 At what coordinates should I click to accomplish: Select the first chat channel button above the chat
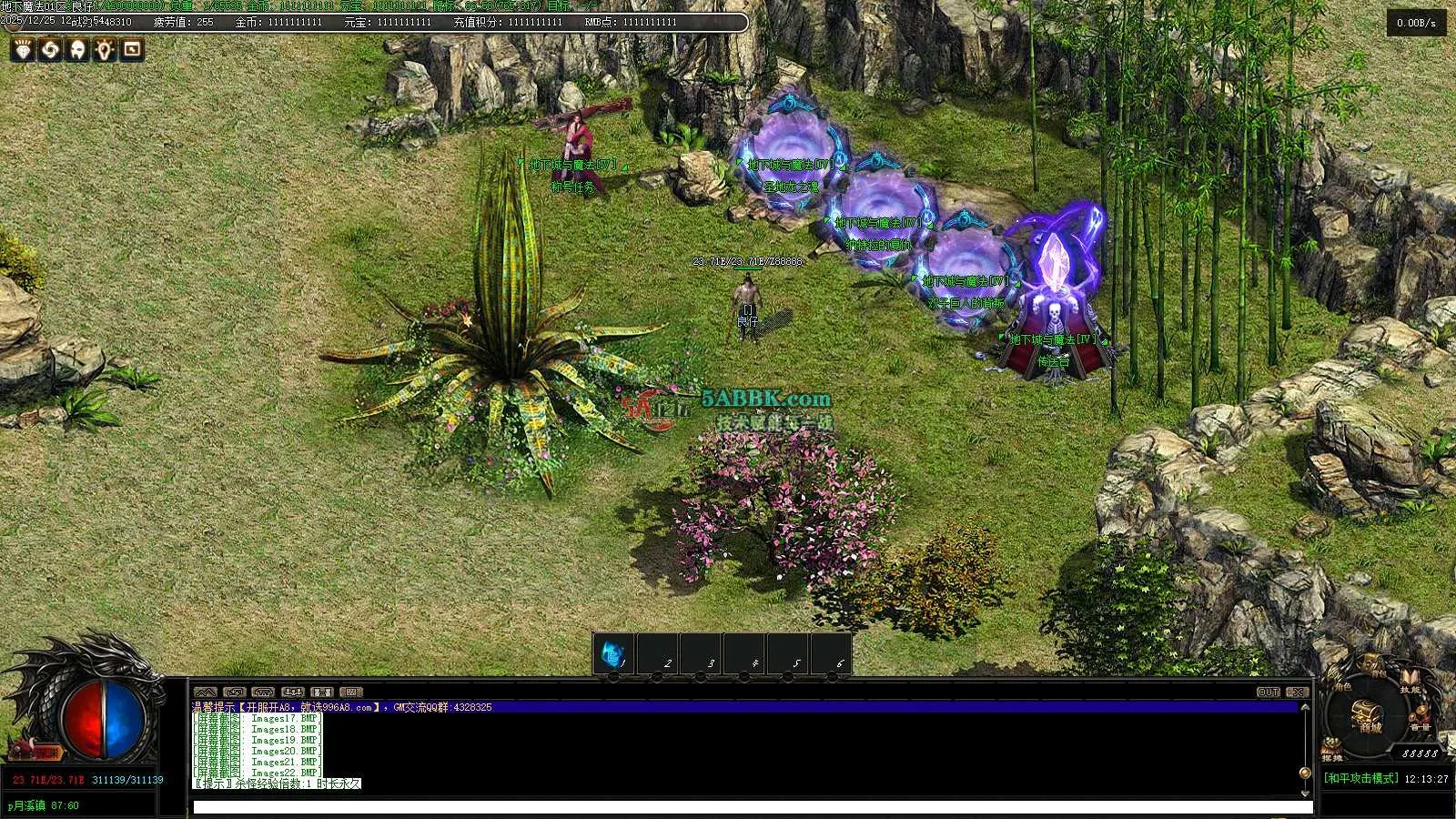pos(206,693)
